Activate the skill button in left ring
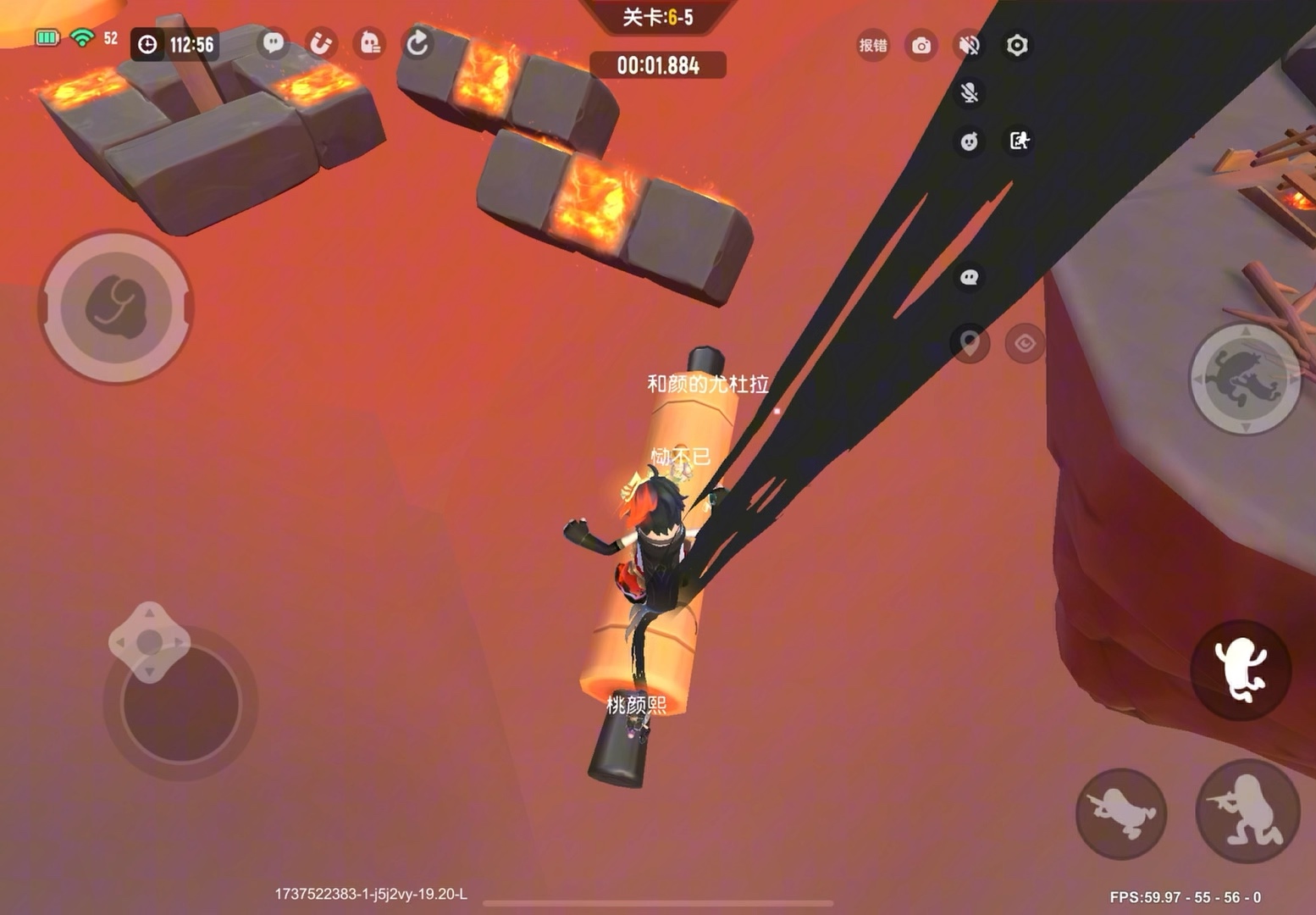The image size is (1316, 915). (116, 306)
